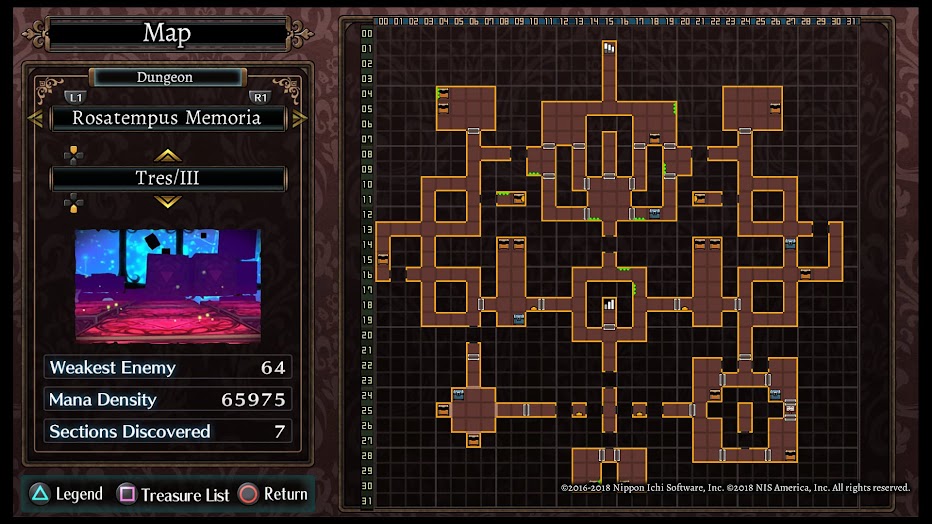
Task: Select the Dungeon header tab
Action: [166, 77]
